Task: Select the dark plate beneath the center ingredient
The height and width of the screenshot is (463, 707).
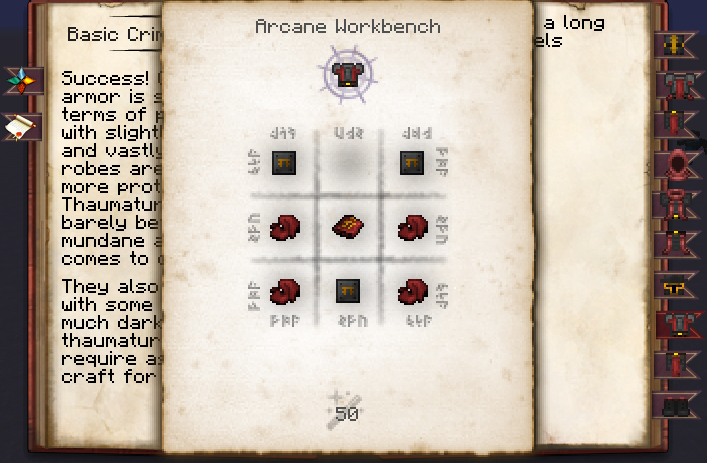Action: [x=347, y=291]
